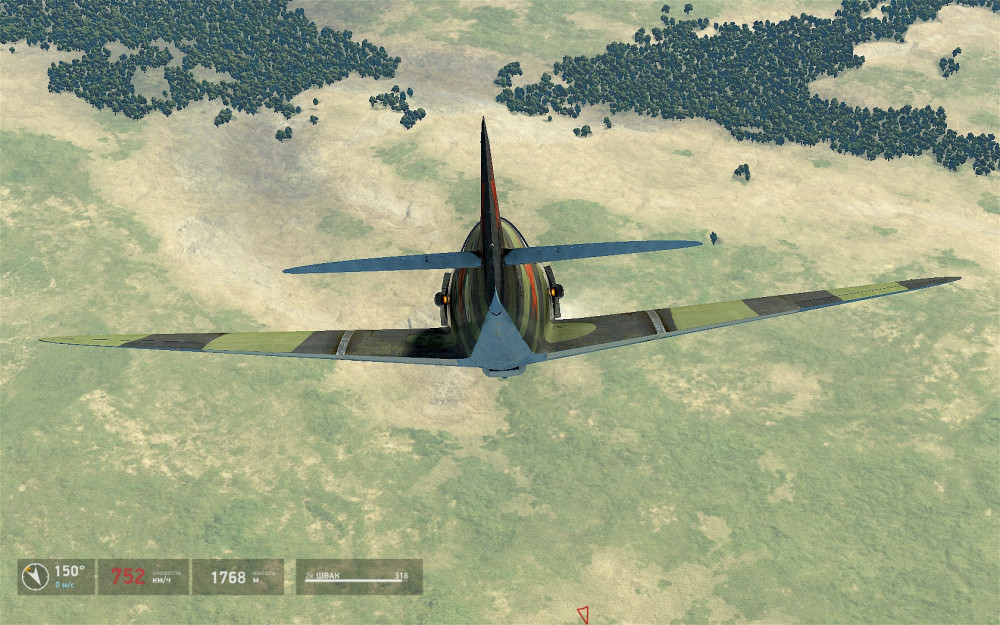Select the ШВАК cannon weapon panel
This screenshot has width=1000, height=625.
358,577
